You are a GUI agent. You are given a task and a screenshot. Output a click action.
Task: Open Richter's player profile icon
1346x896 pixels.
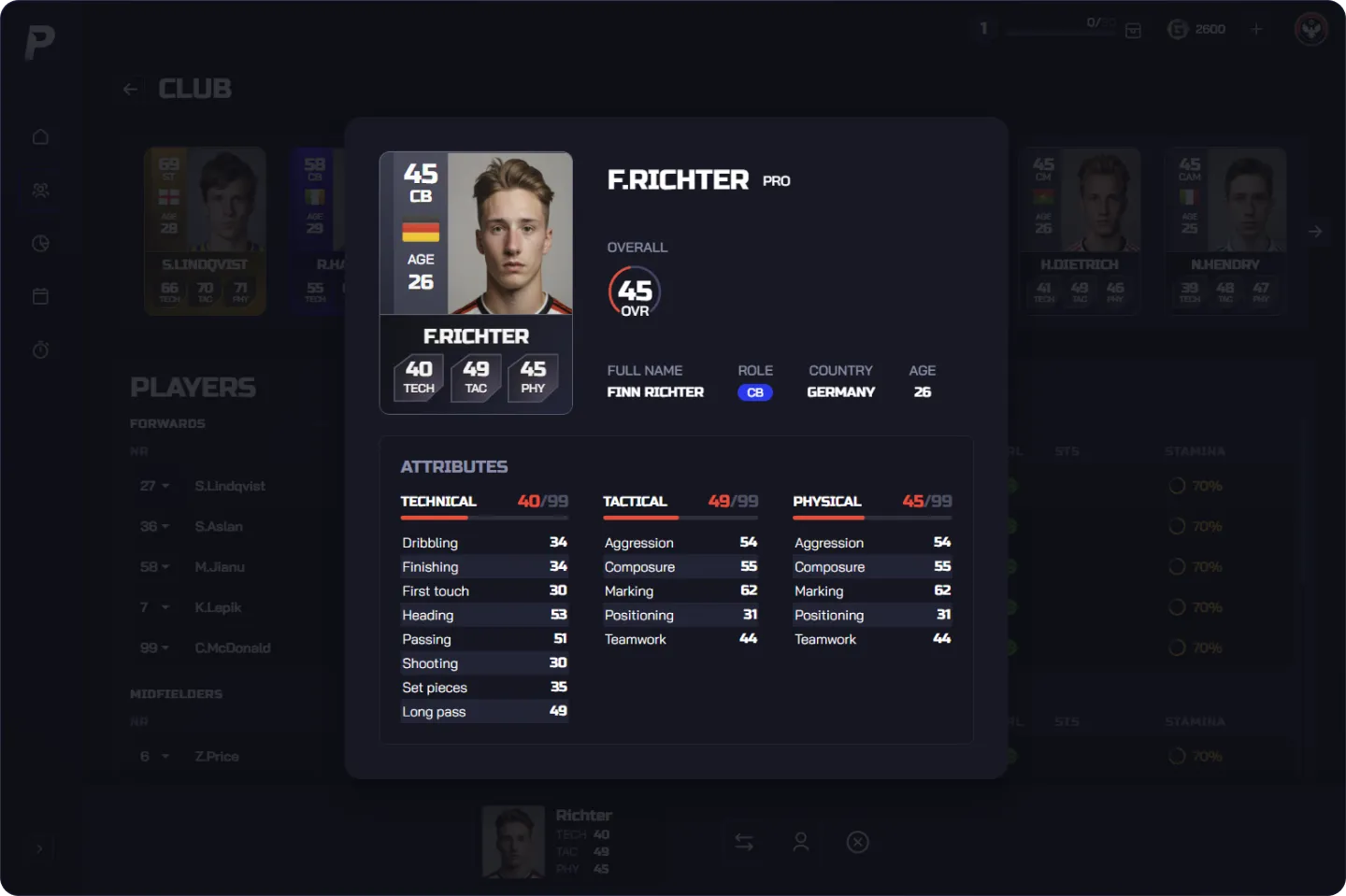801,842
